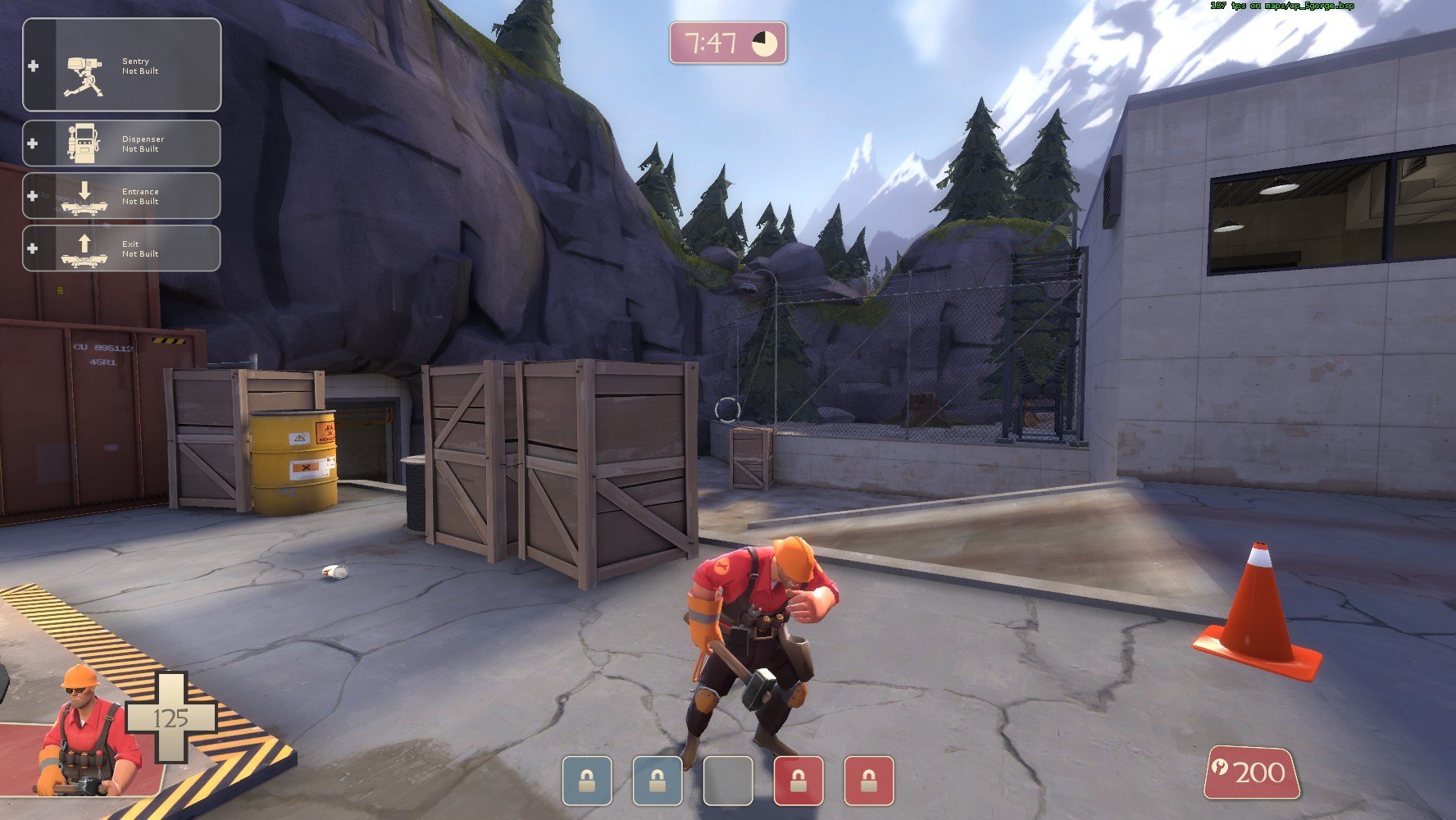Viewport: 1456px width, 820px height.
Task: Click the neutral gray control point icon
Action: (x=728, y=781)
